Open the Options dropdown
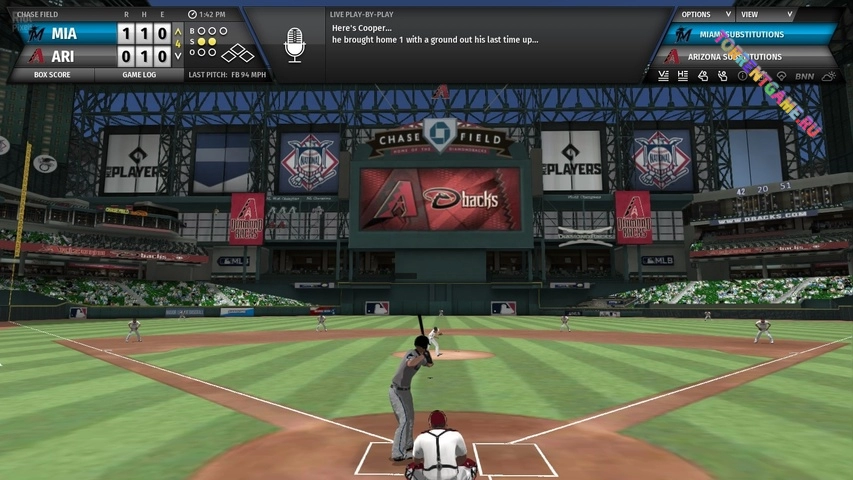 point(701,15)
